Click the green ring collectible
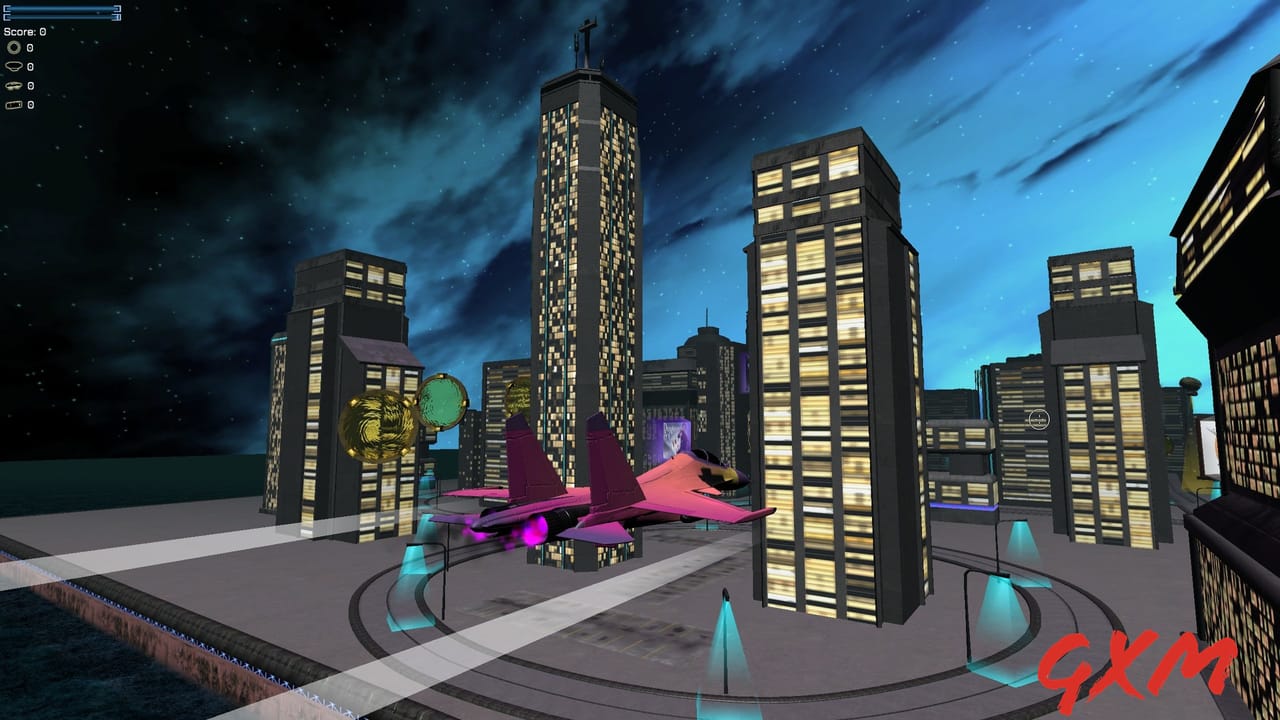1280x720 pixels. 443,400
